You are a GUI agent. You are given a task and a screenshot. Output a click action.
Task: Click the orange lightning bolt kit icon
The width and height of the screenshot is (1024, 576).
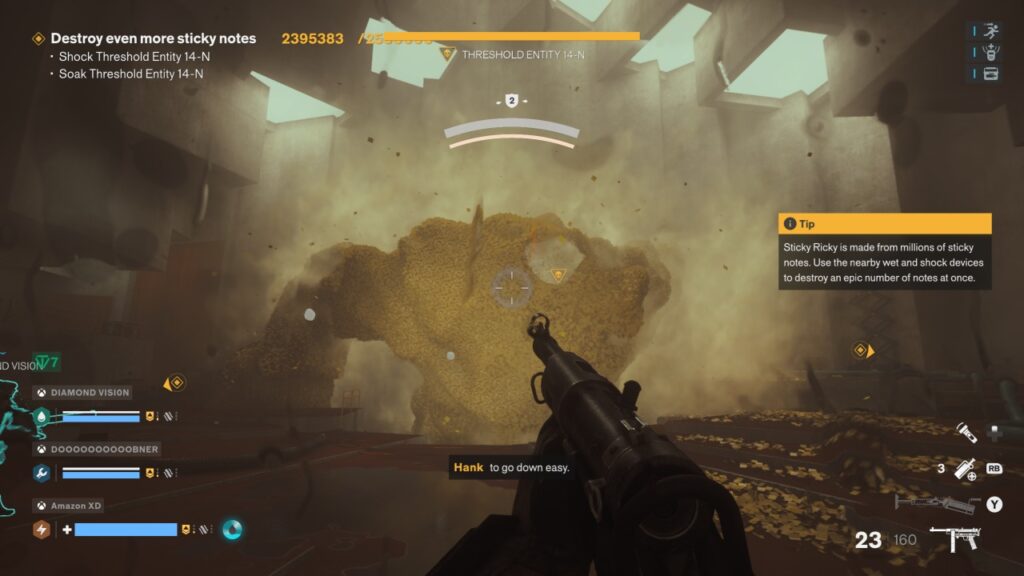(42, 529)
